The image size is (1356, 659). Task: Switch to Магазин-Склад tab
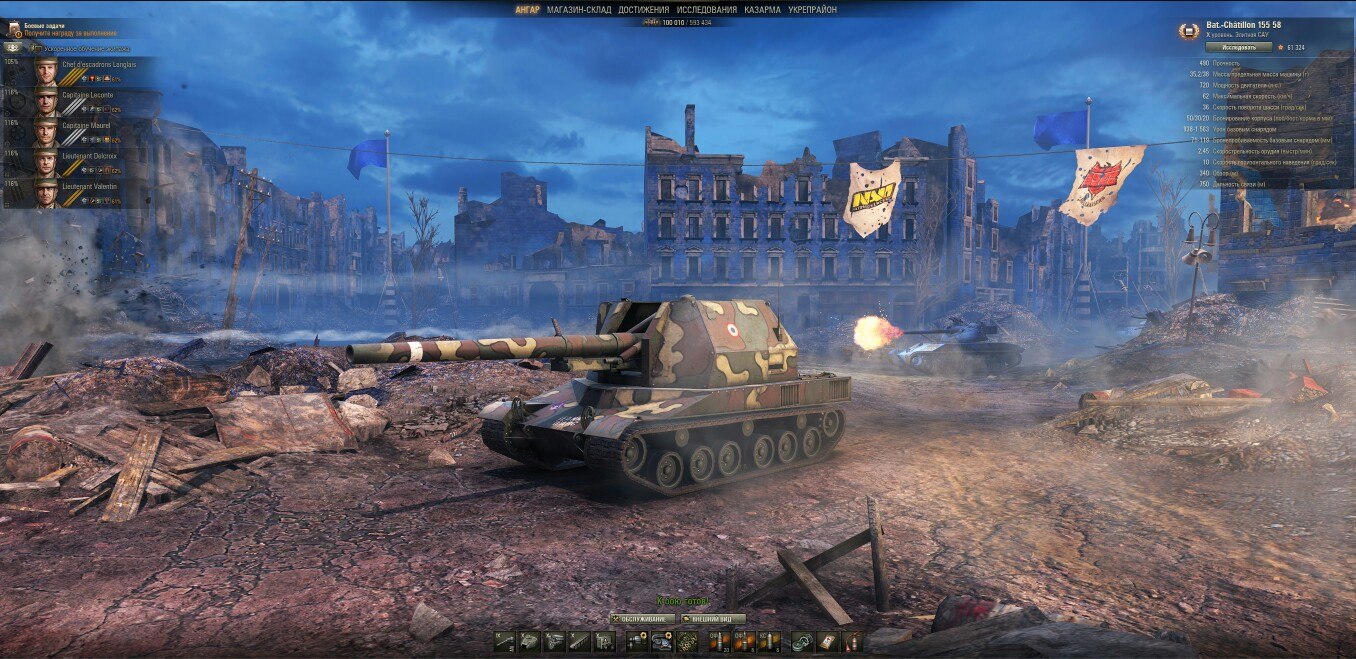click(579, 10)
